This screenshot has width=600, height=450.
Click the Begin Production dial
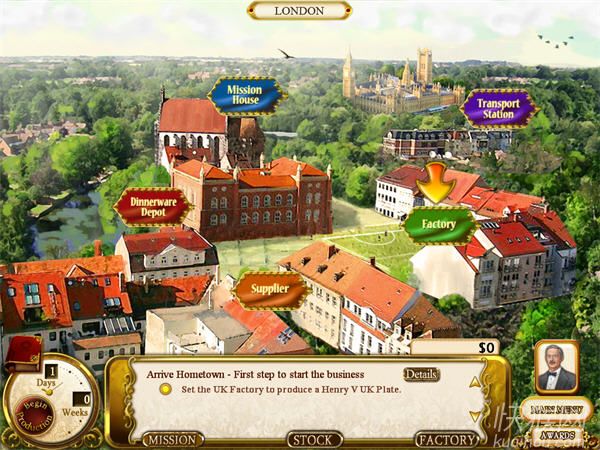point(34,410)
